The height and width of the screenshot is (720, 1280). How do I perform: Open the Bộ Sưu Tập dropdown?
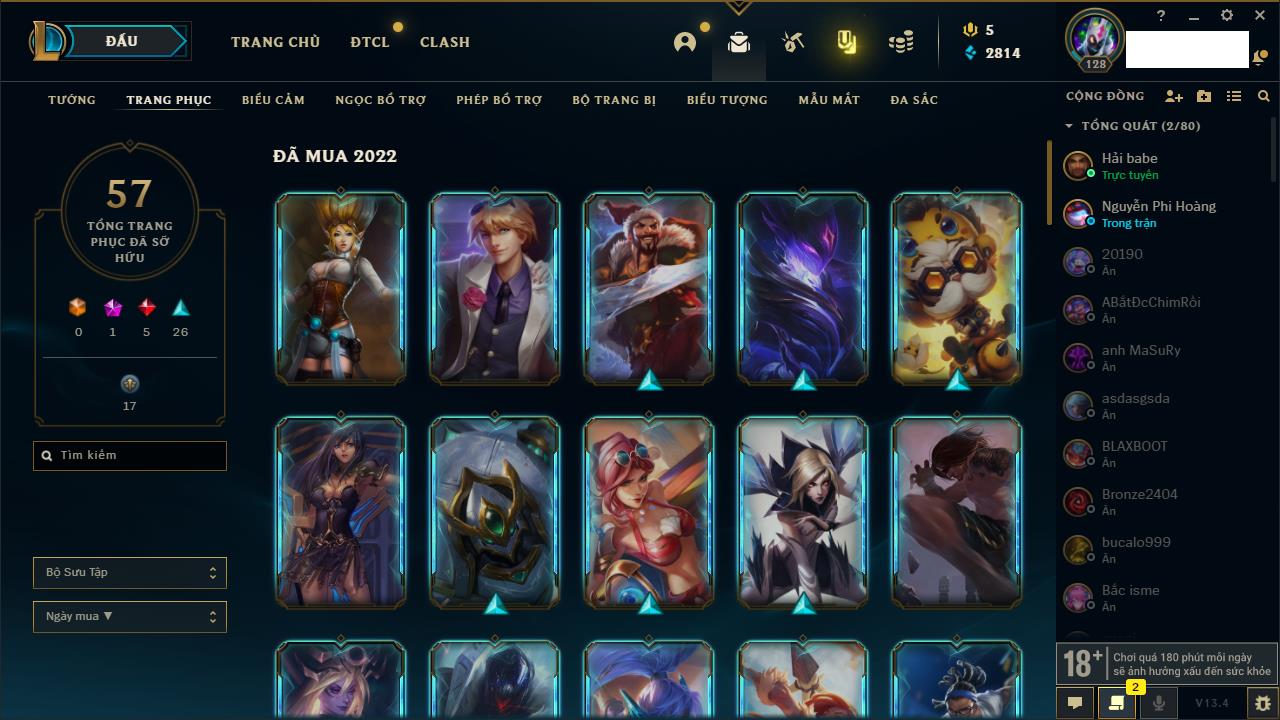click(130, 573)
